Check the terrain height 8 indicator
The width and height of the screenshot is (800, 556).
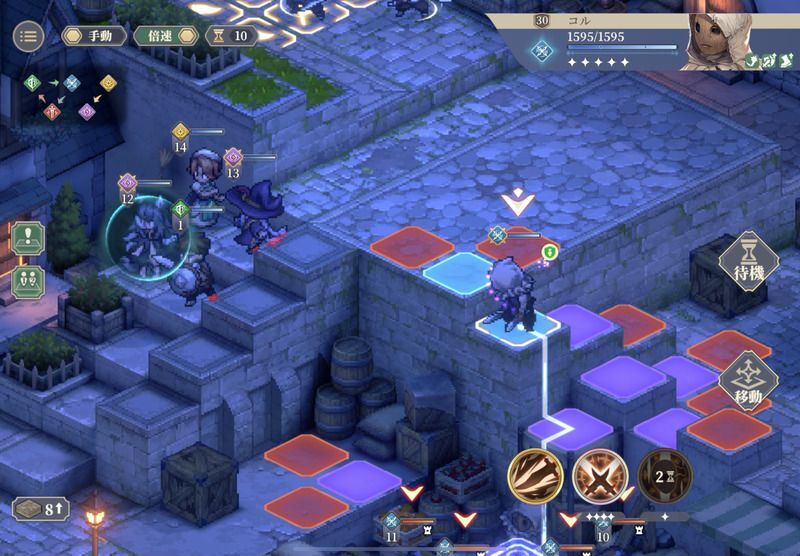point(41,508)
